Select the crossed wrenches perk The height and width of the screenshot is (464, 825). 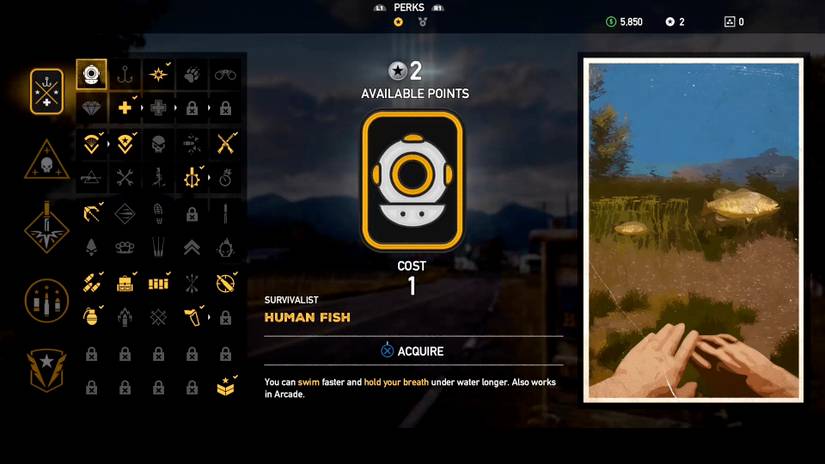(x=125, y=178)
